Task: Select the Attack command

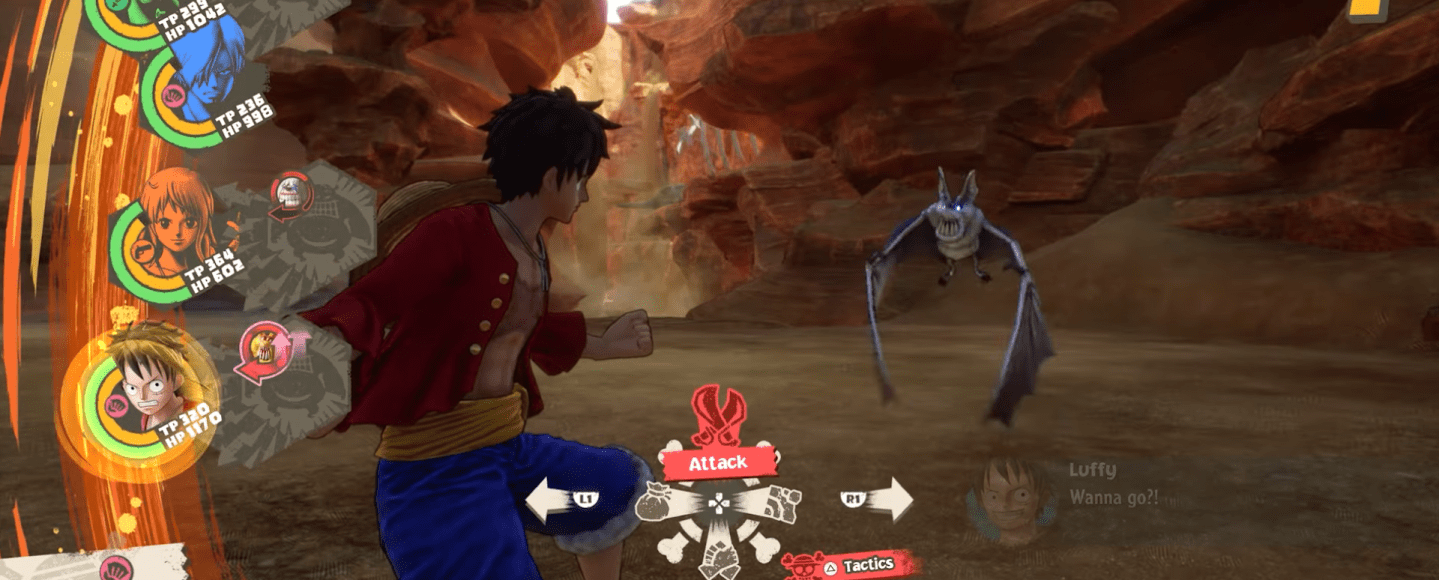Action: pos(718,462)
